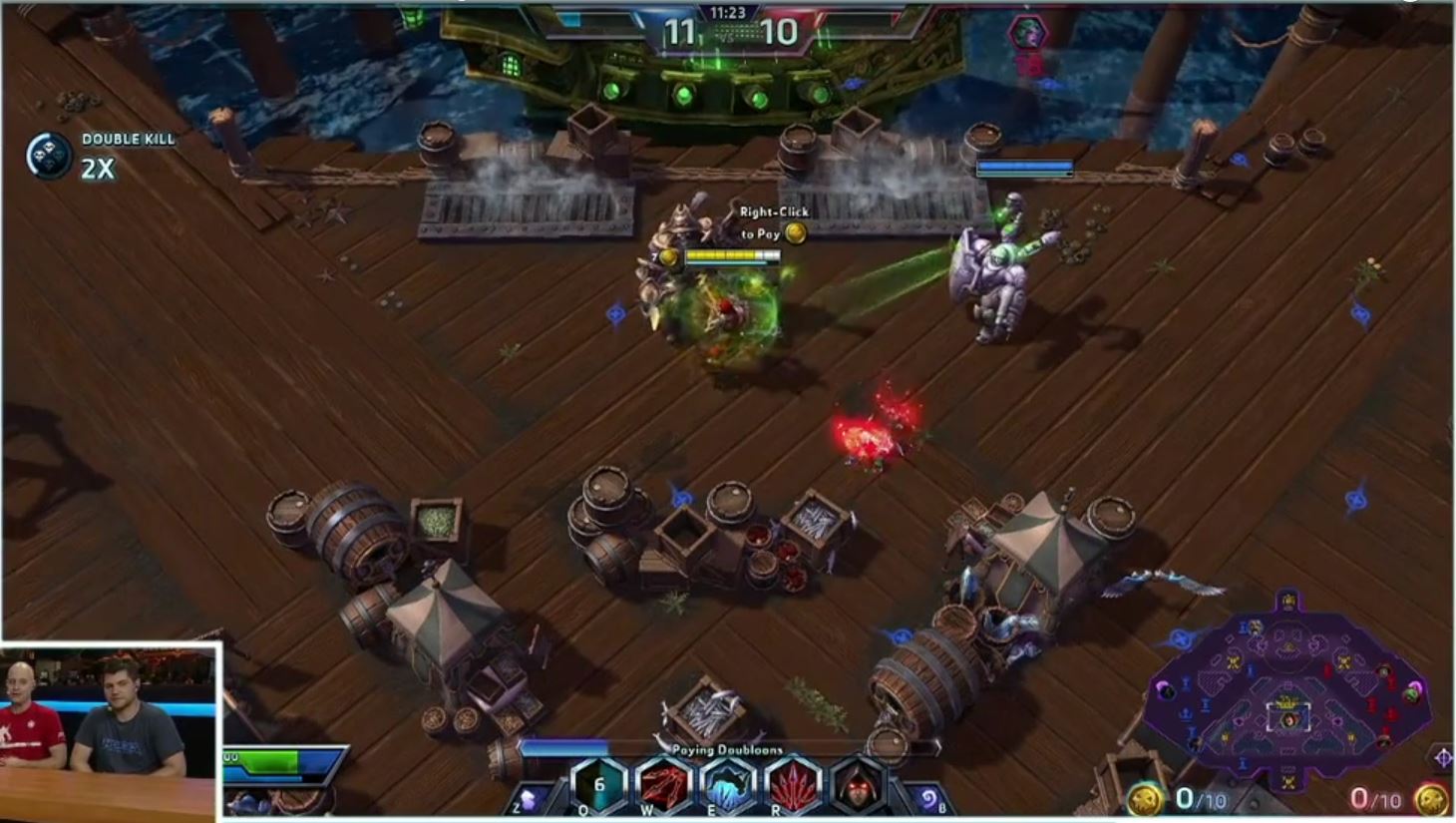
Task: Click the Blackheart's Bay minimap
Action: click(1287, 688)
